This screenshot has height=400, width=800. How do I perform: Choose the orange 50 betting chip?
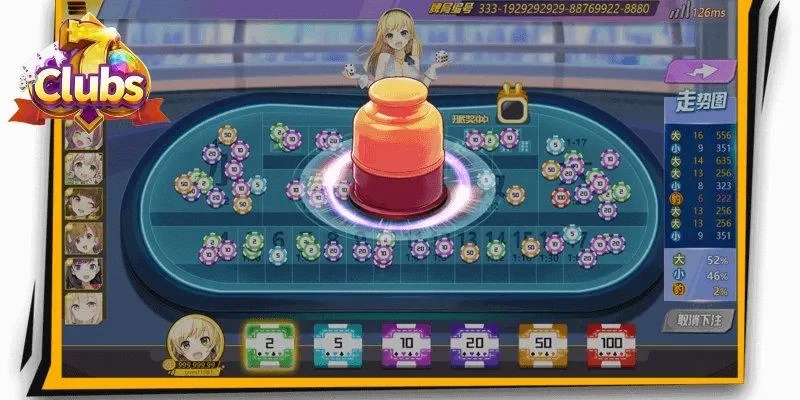tap(543, 344)
